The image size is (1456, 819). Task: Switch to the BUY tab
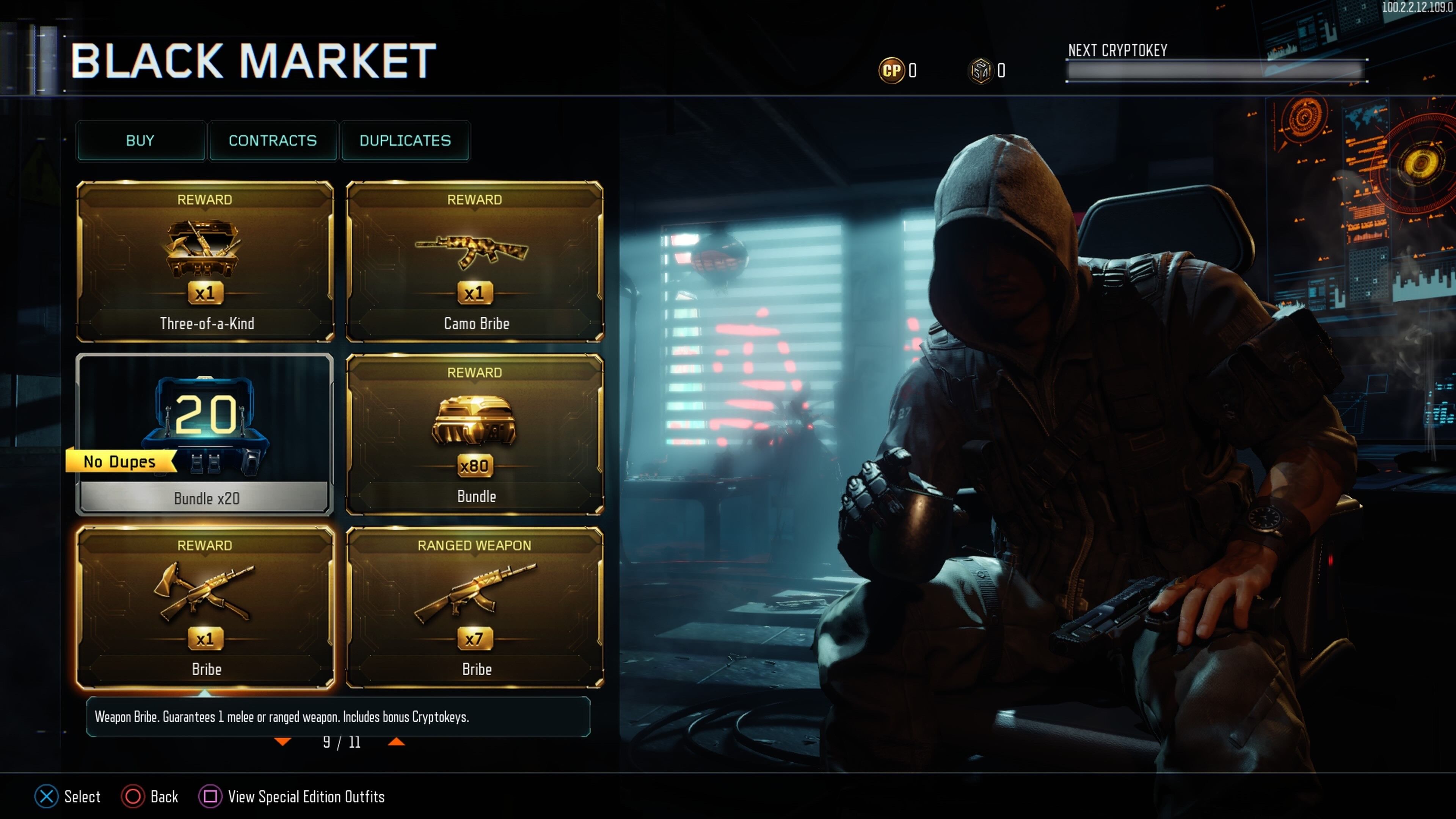(140, 141)
